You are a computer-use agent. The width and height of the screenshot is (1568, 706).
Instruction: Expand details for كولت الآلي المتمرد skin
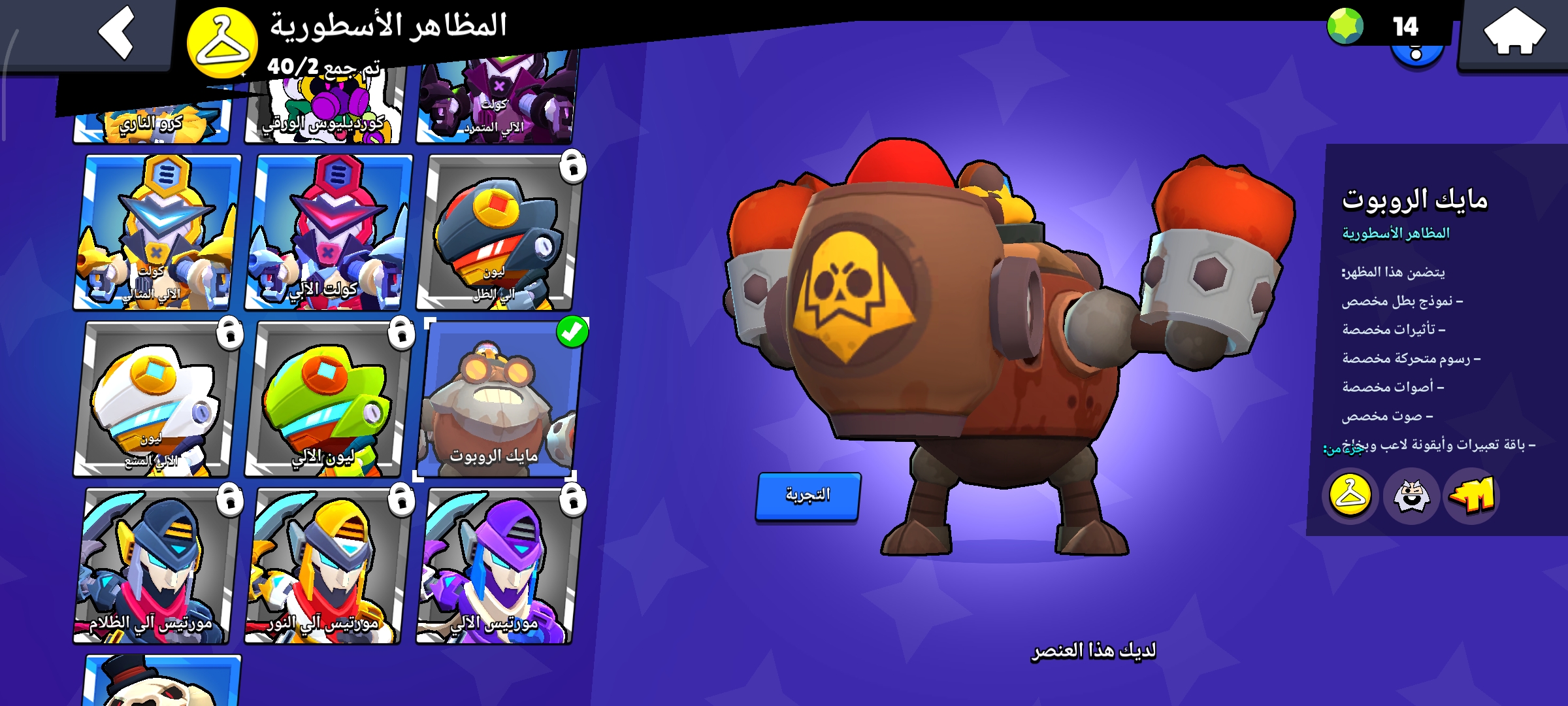click(x=498, y=98)
